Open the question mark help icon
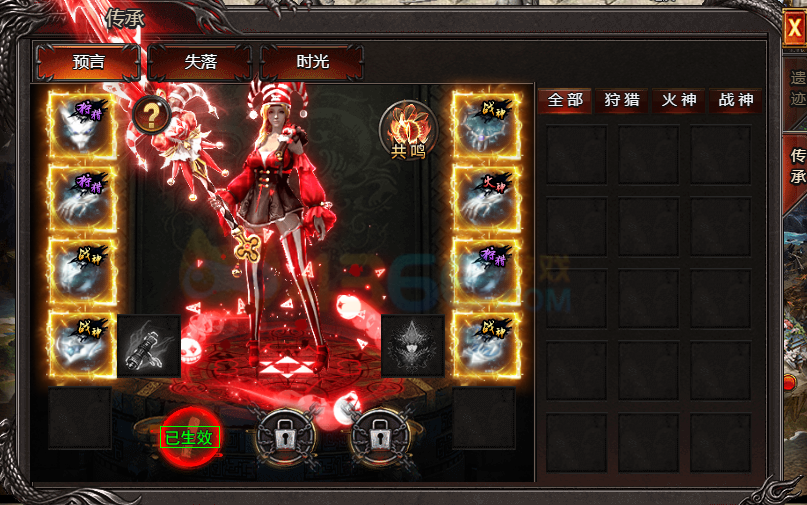 pyautogui.click(x=149, y=115)
